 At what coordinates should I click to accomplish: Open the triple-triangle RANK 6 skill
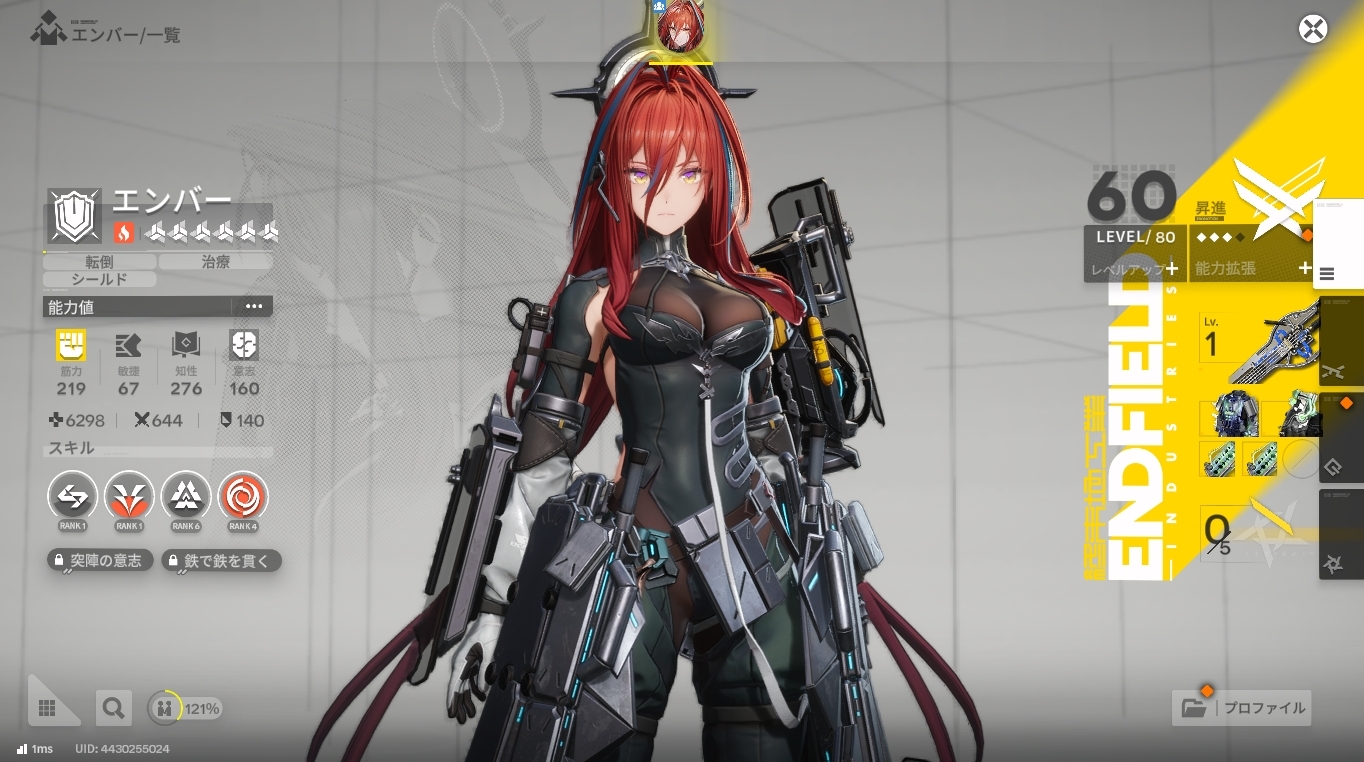click(x=186, y=495)
